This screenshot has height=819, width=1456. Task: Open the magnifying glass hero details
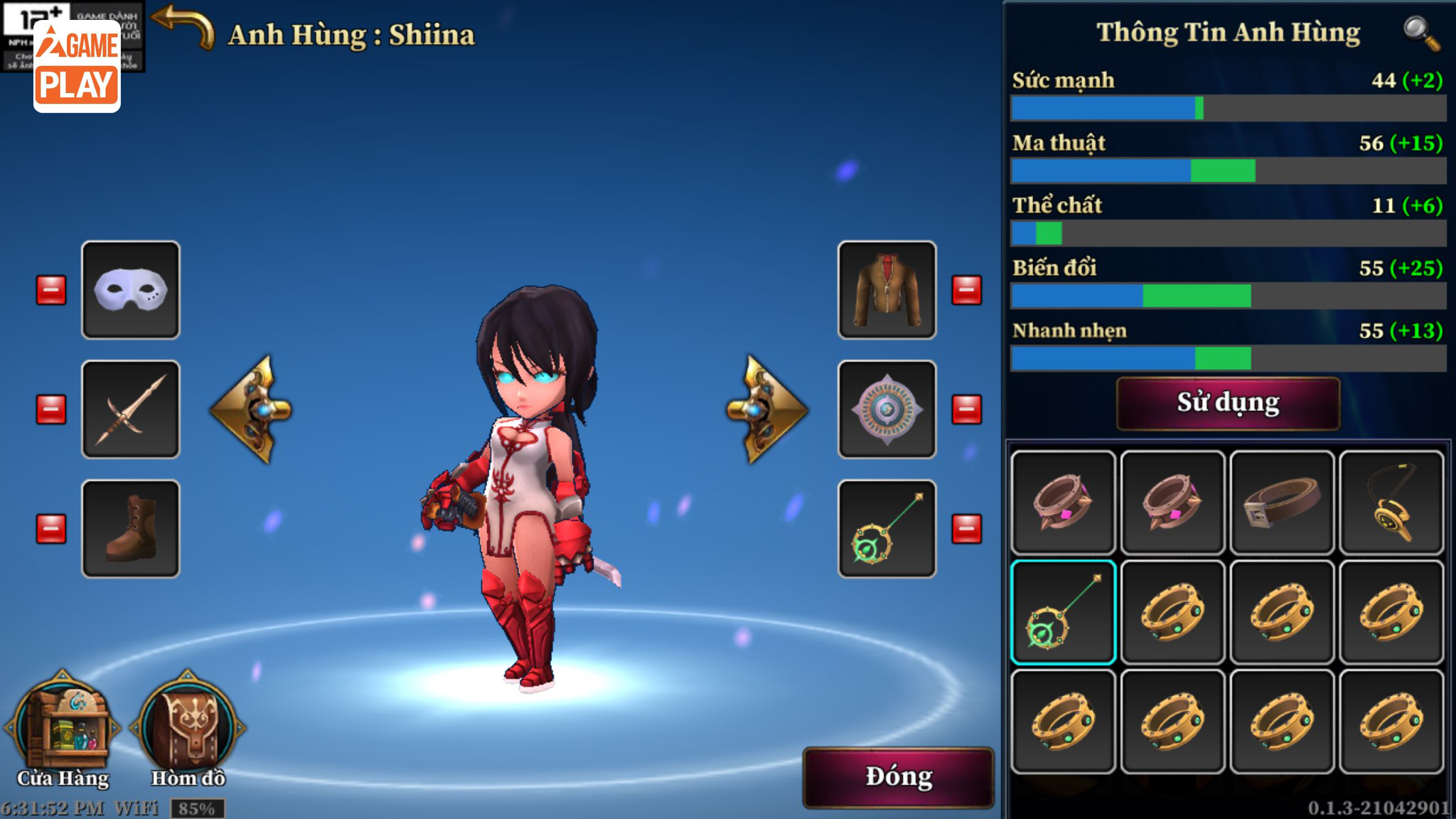click(1421, 33)
